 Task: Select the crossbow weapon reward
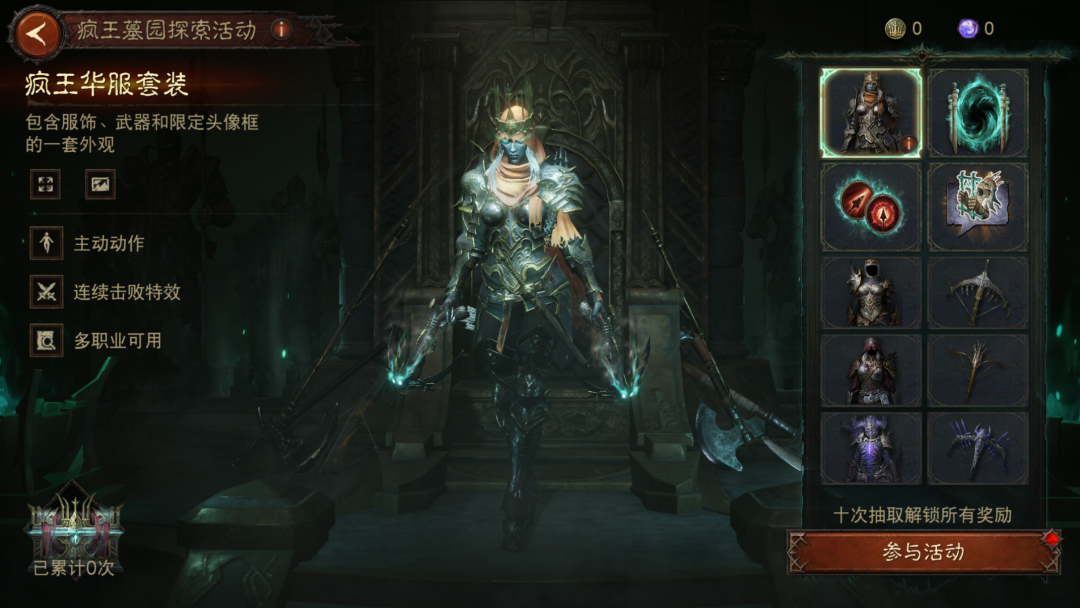977,292
